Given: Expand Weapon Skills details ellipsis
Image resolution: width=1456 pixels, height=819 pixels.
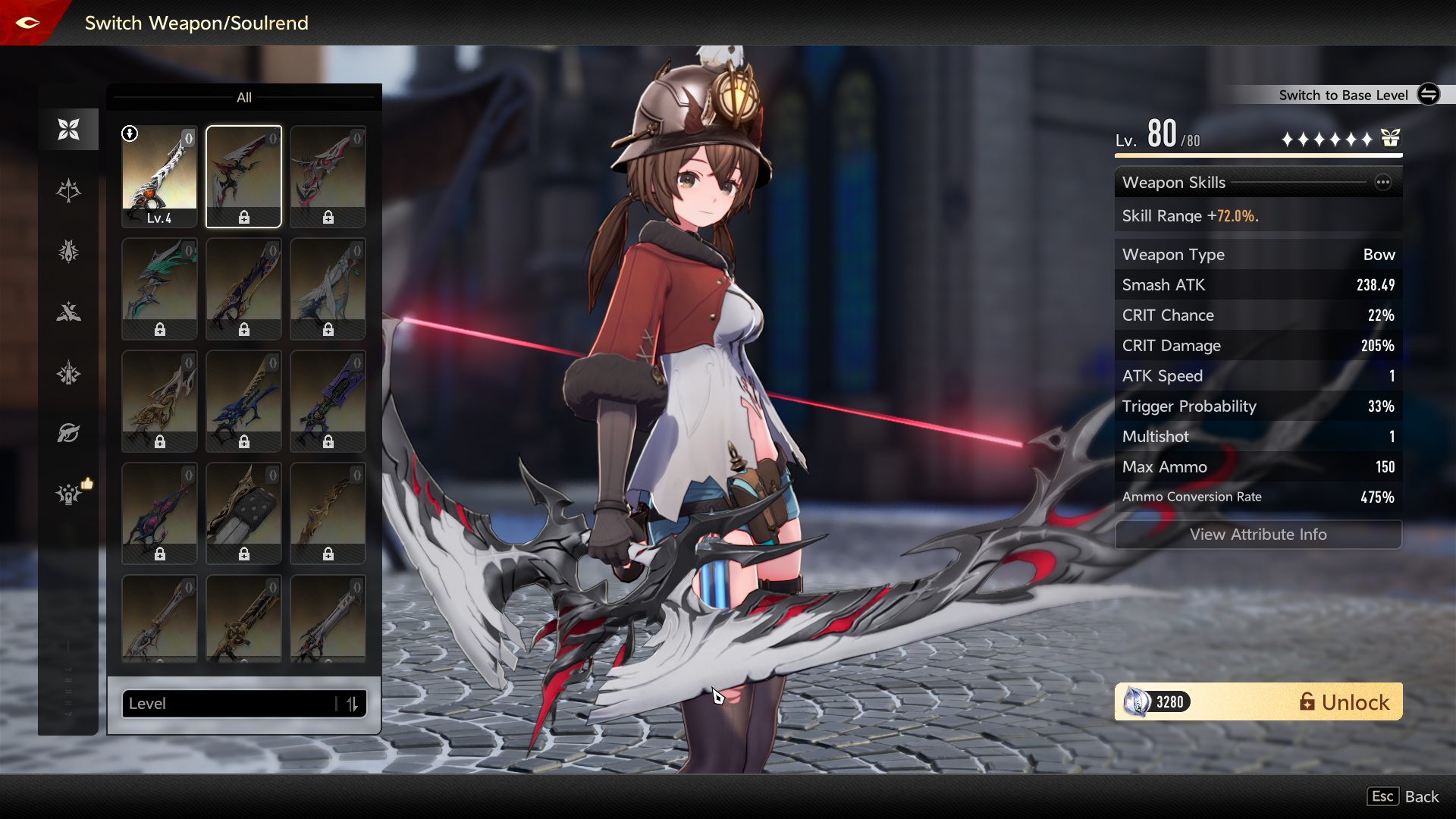Looking at the screenshot, I should pyautogui.click(x=1383, y=182).
